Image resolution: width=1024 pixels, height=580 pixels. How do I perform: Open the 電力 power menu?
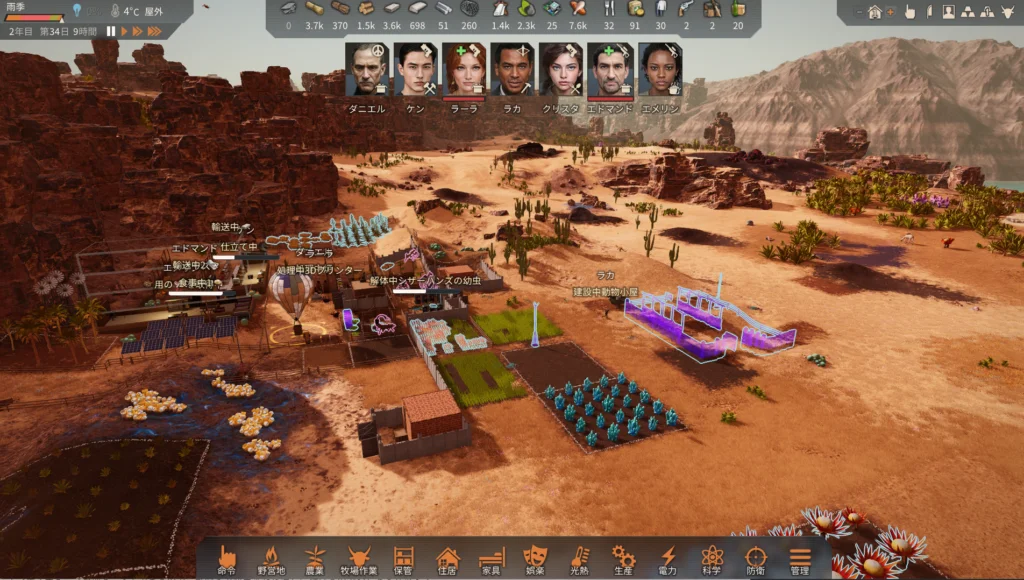click(668, 559)
